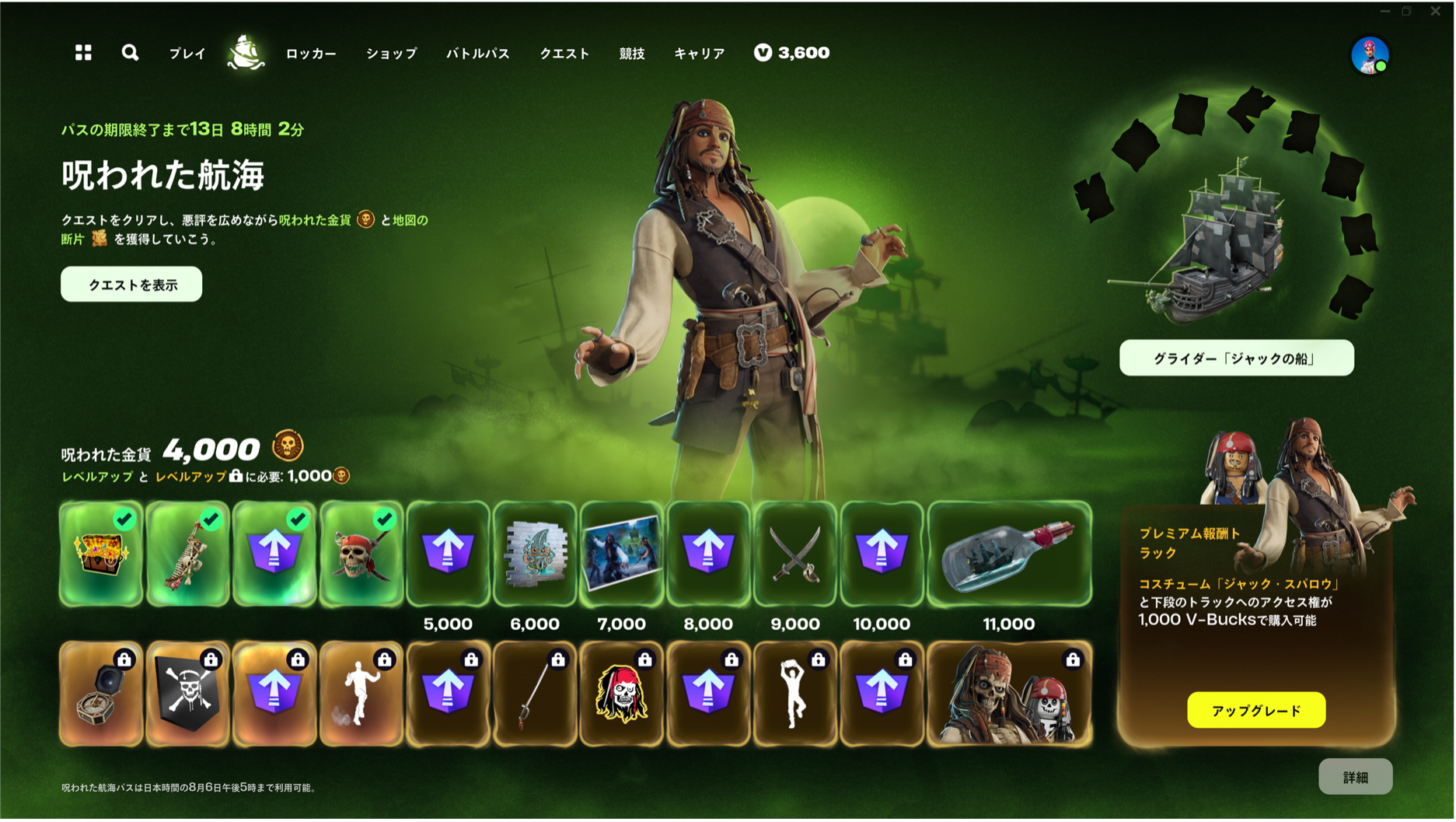
Task: Select the バトルパス tab
Action: coord(478,54)
